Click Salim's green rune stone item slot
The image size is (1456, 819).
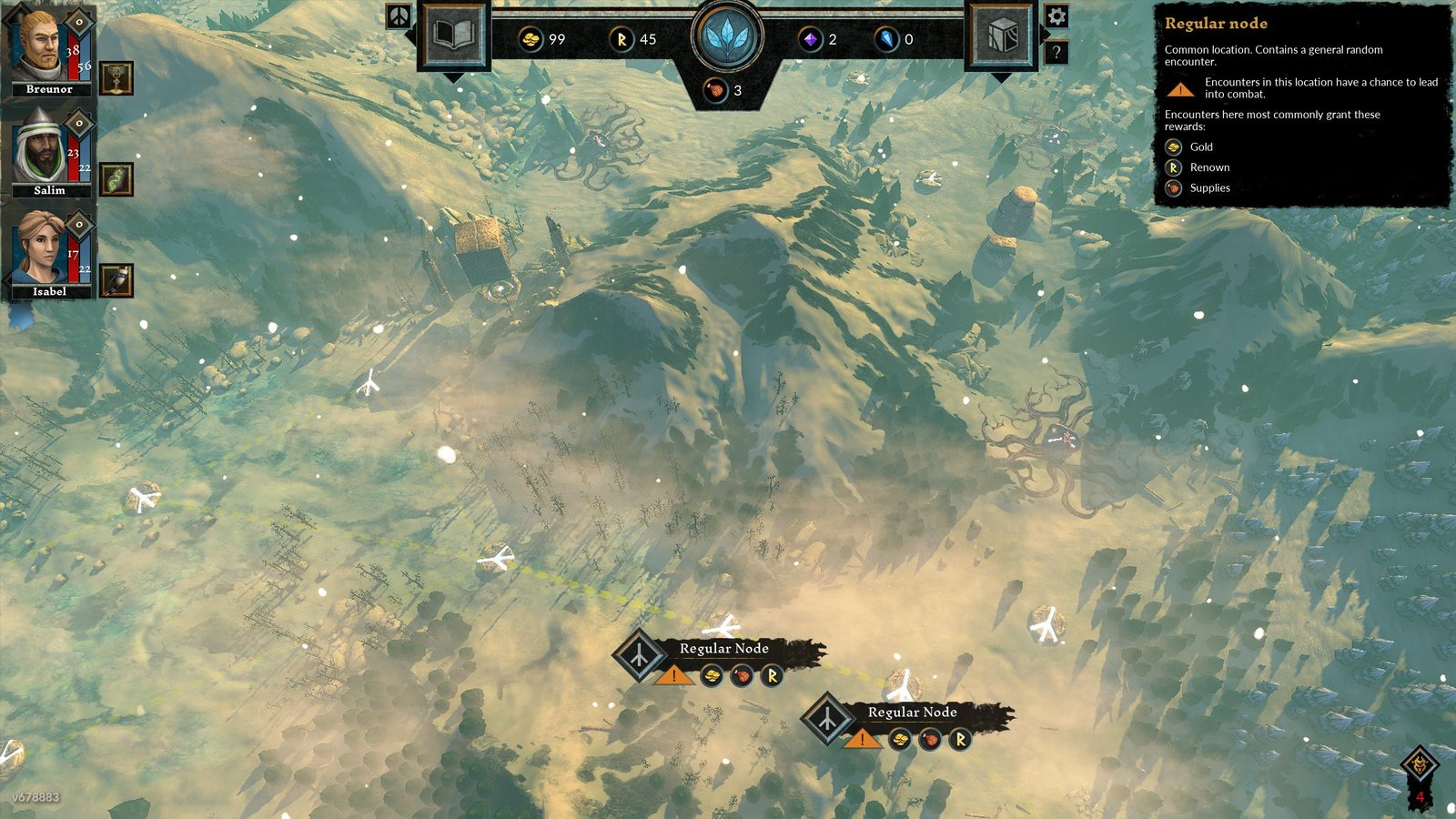[116, 179]
